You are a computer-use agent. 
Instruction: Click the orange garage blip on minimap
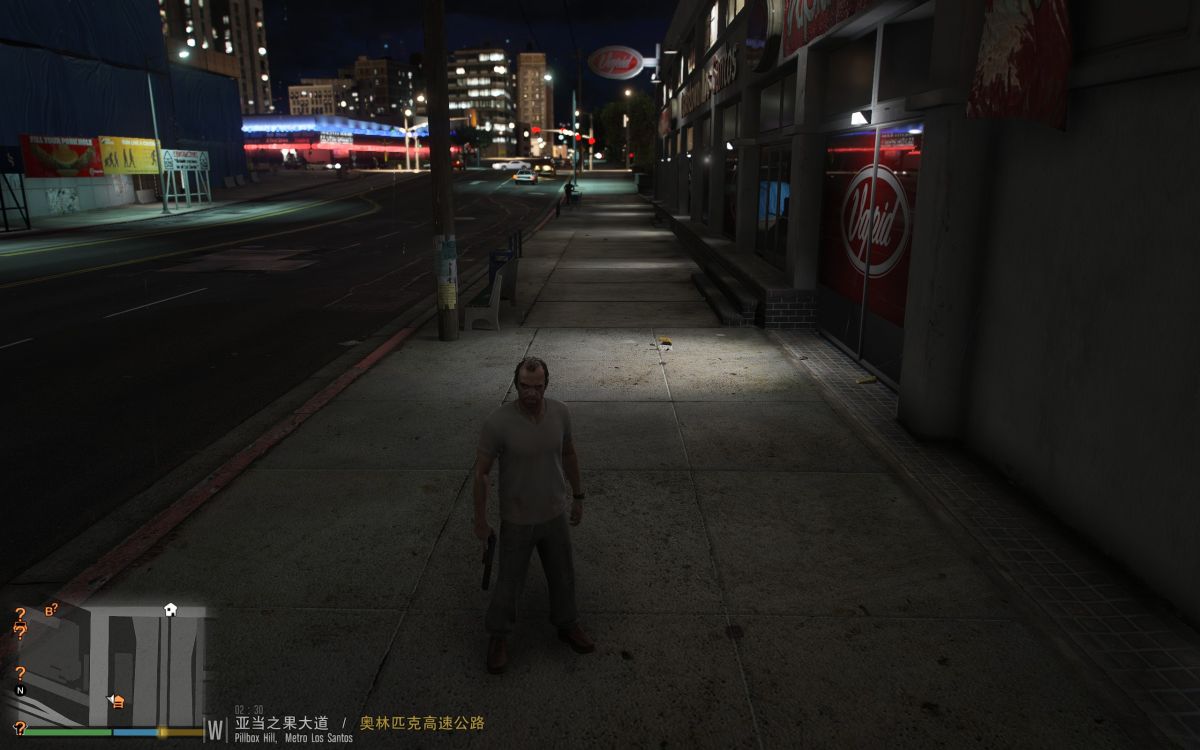(117, 701)
